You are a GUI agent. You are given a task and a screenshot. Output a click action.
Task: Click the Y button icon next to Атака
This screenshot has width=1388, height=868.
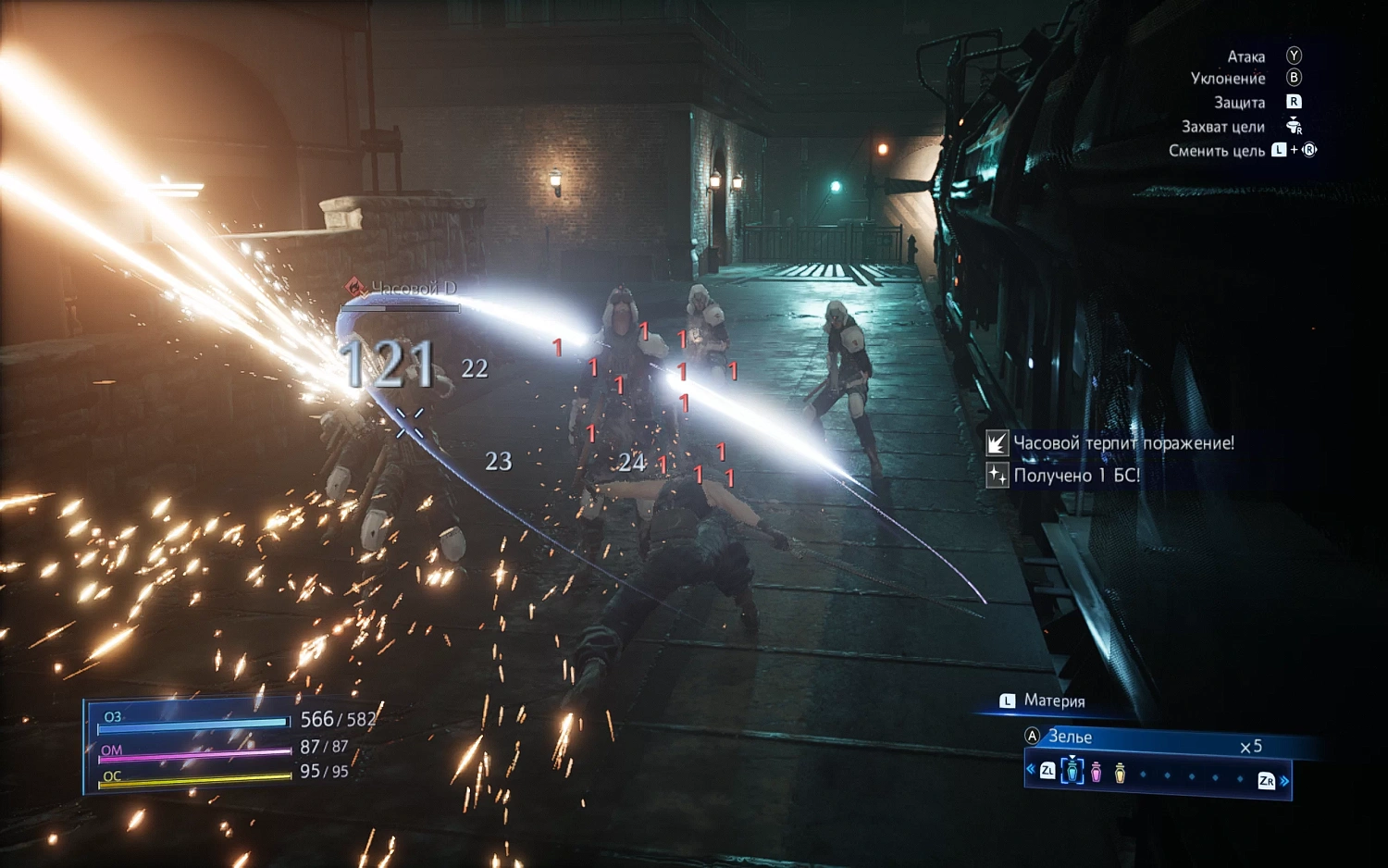(x=1295, y=56)
